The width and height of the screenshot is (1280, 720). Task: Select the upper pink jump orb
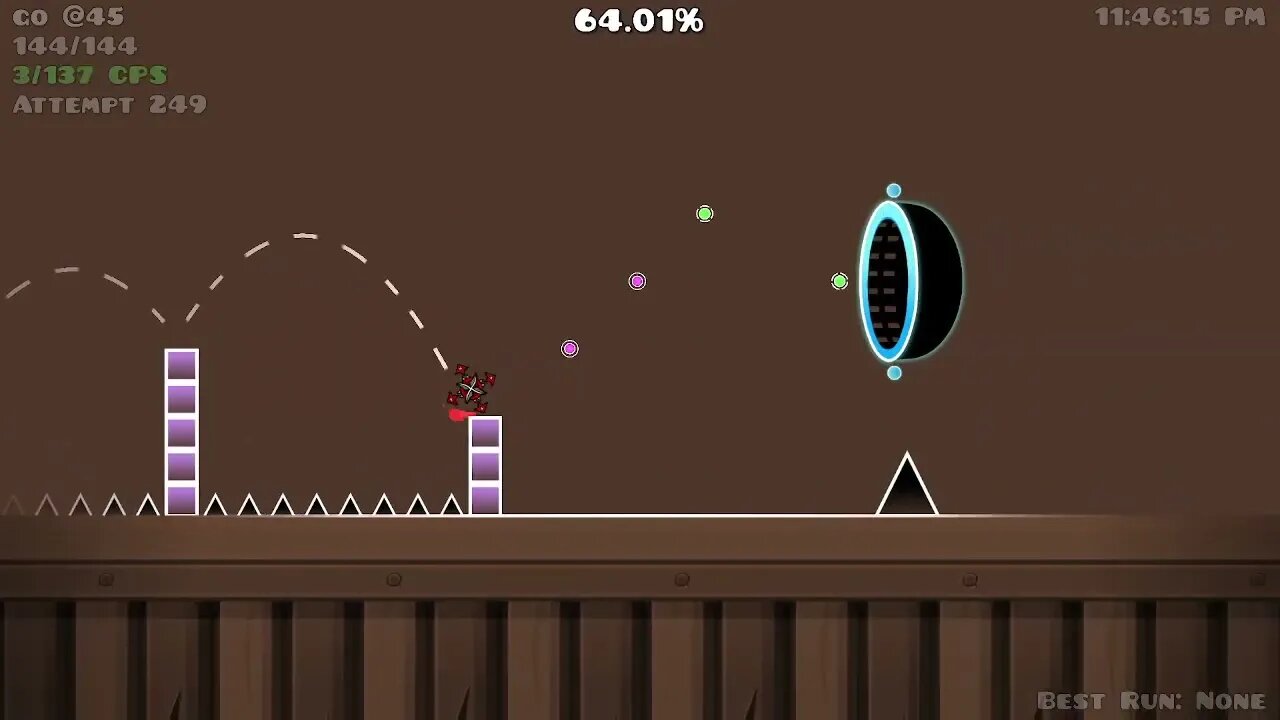636,281
